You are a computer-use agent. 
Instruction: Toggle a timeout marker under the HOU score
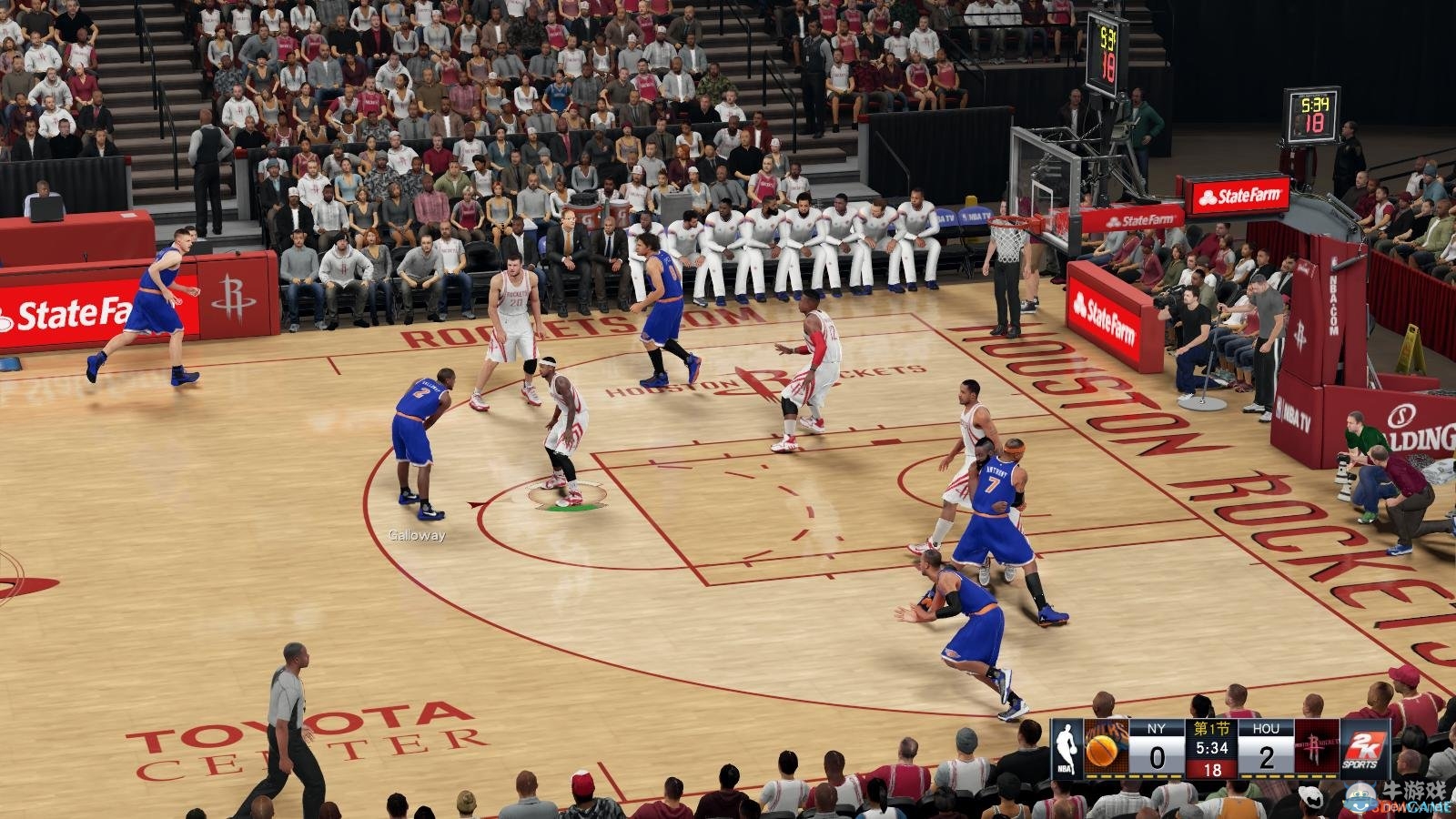tap(1267, 776)
